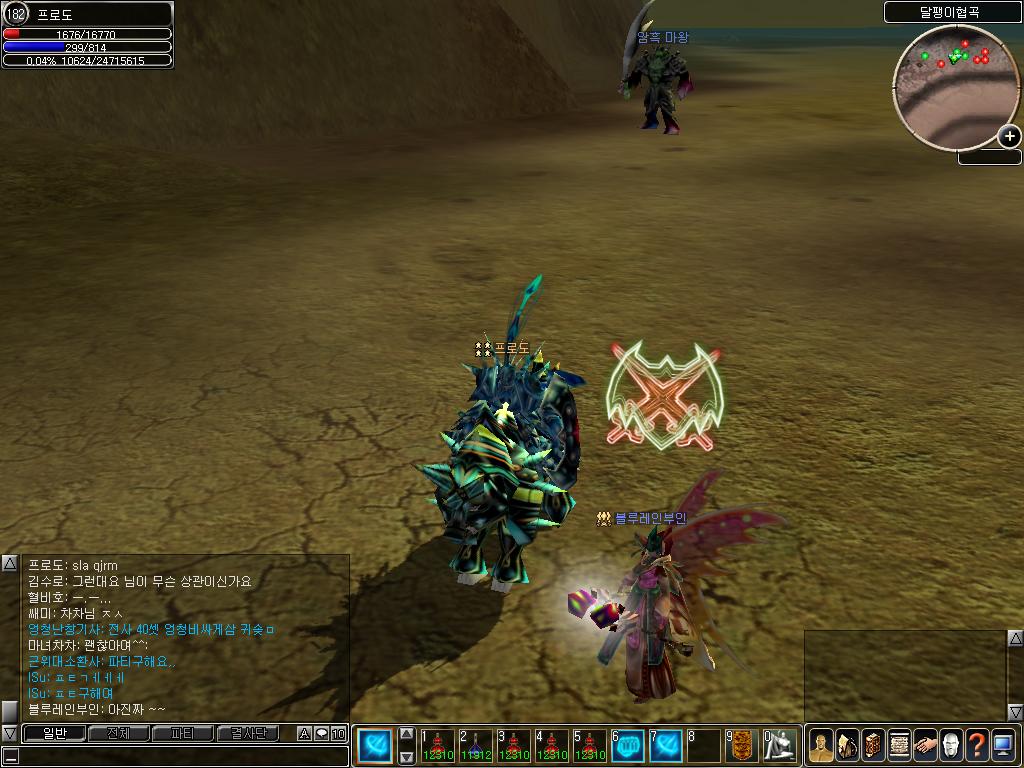Click the circular minimap
Image resolution: width=1024 pixels, height=768 pixels.
[951, 85]
